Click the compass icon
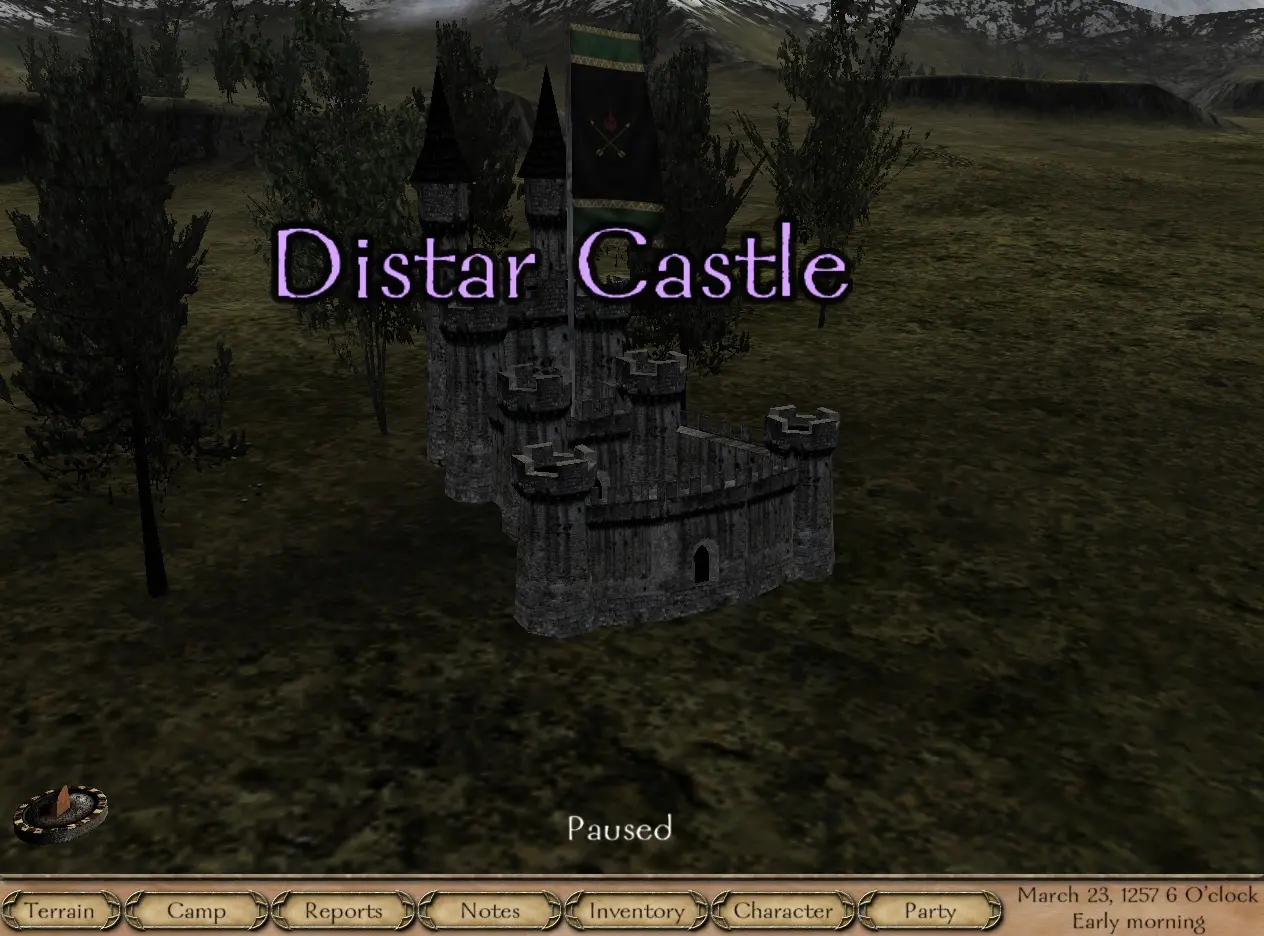Viewport: 1264px width, 936px height. (60, 811)
